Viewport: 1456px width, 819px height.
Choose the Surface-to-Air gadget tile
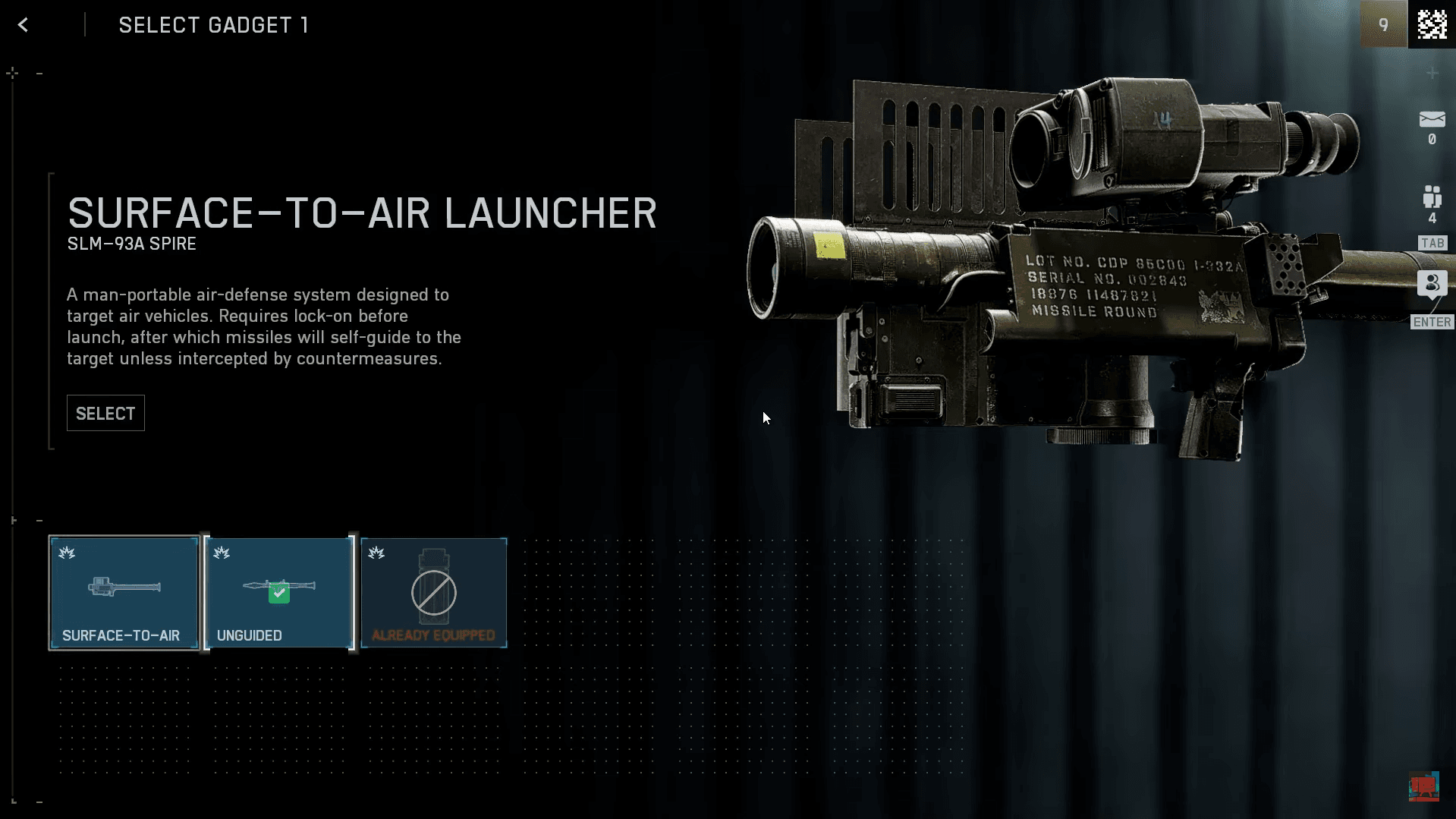124,593
